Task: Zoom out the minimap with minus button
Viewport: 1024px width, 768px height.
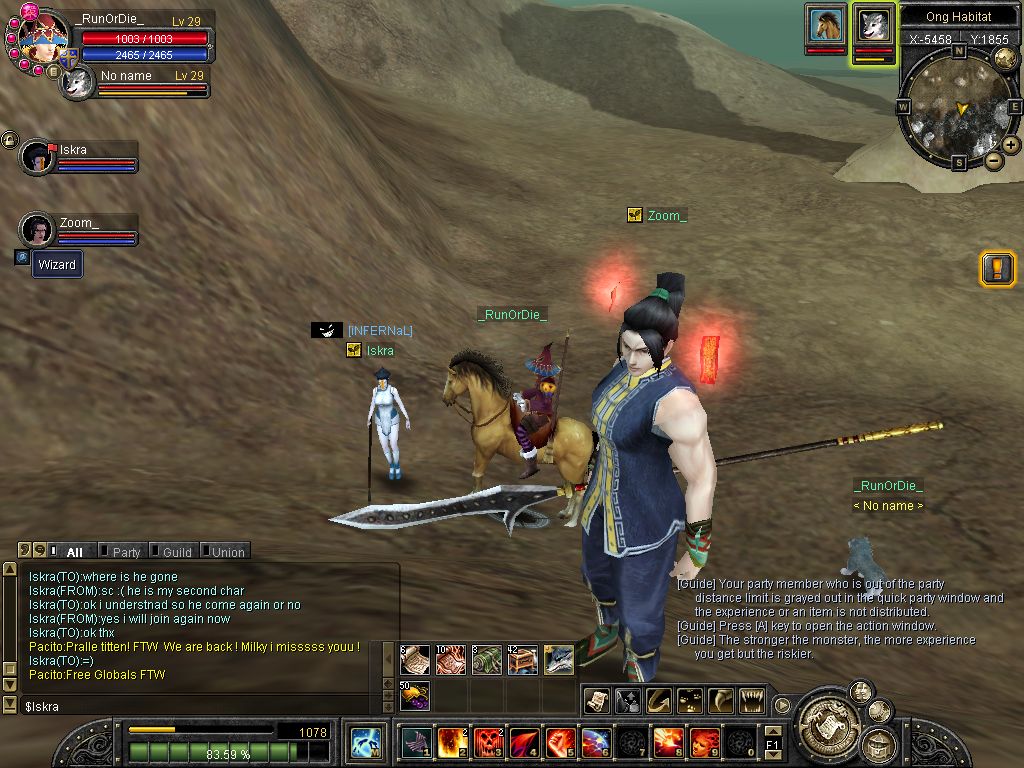Action: [x=993, y=160]
